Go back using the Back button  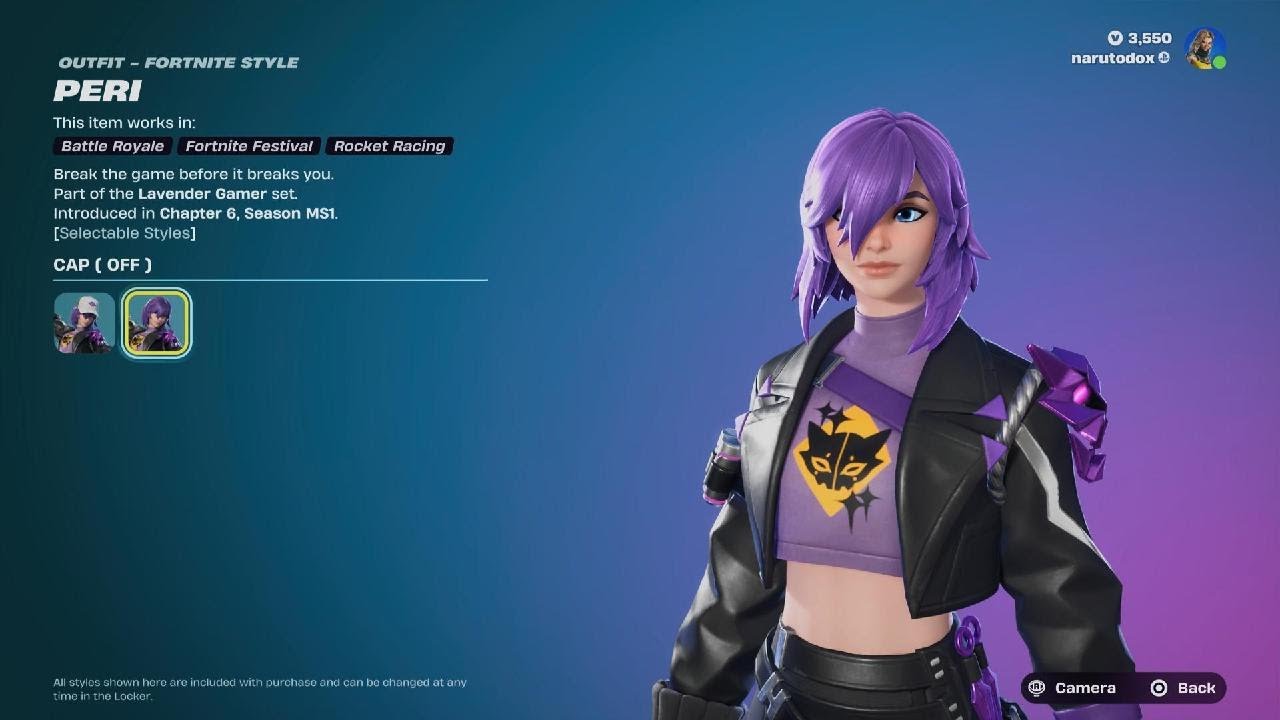coord(1184,688)
